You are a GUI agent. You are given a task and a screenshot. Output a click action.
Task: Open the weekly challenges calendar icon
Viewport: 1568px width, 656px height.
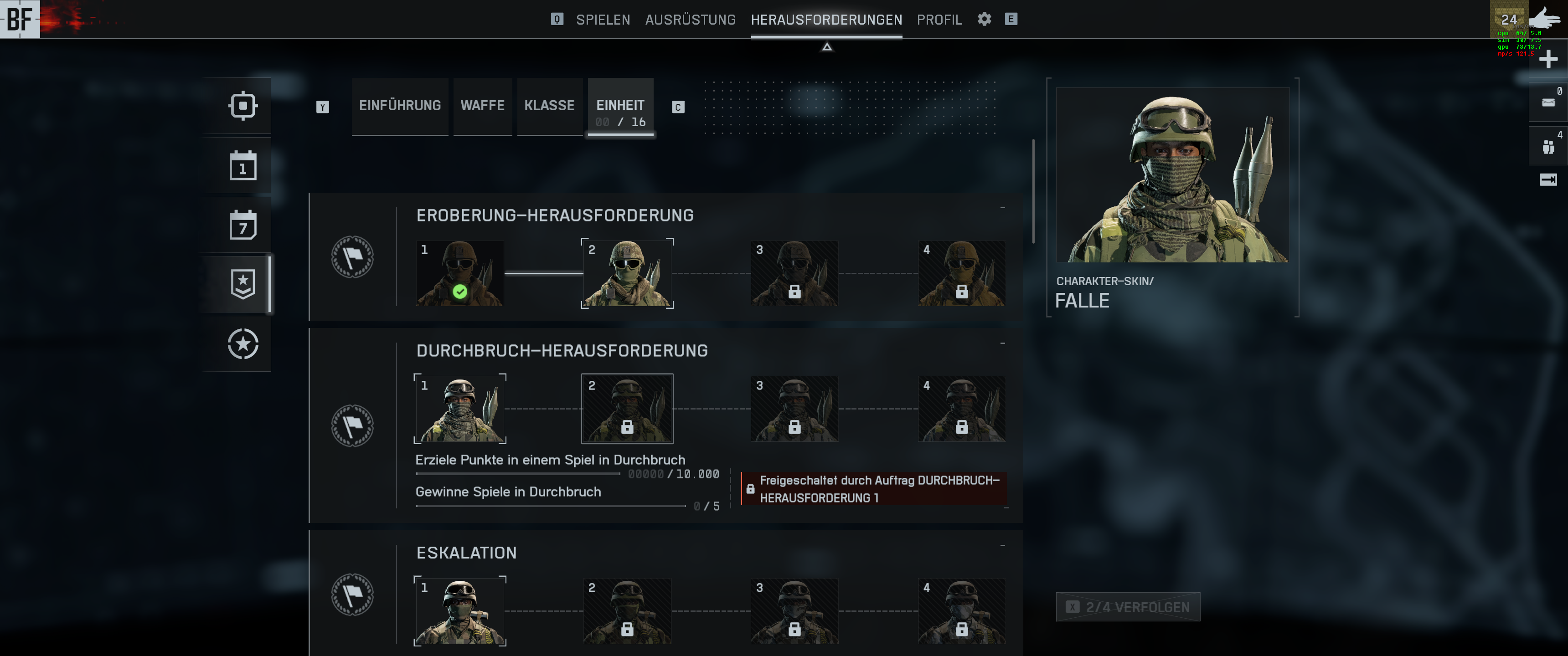pyautogui.click(x=243, y=225)
